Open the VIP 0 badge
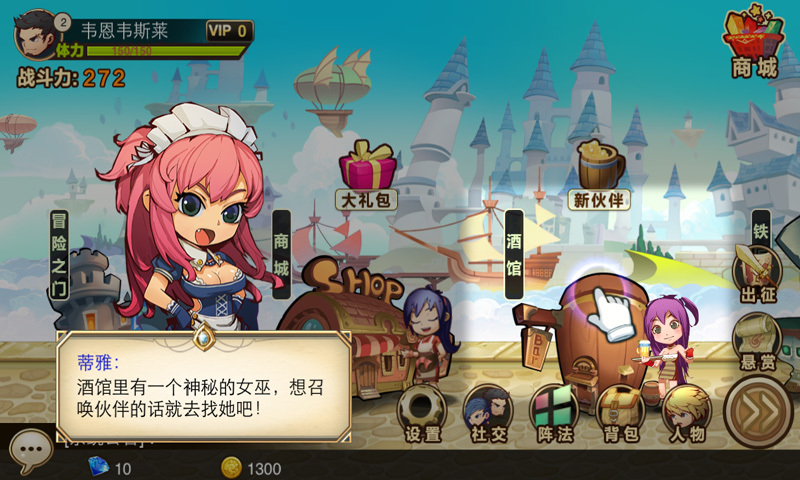800x480 pixels. coord(229,31)
